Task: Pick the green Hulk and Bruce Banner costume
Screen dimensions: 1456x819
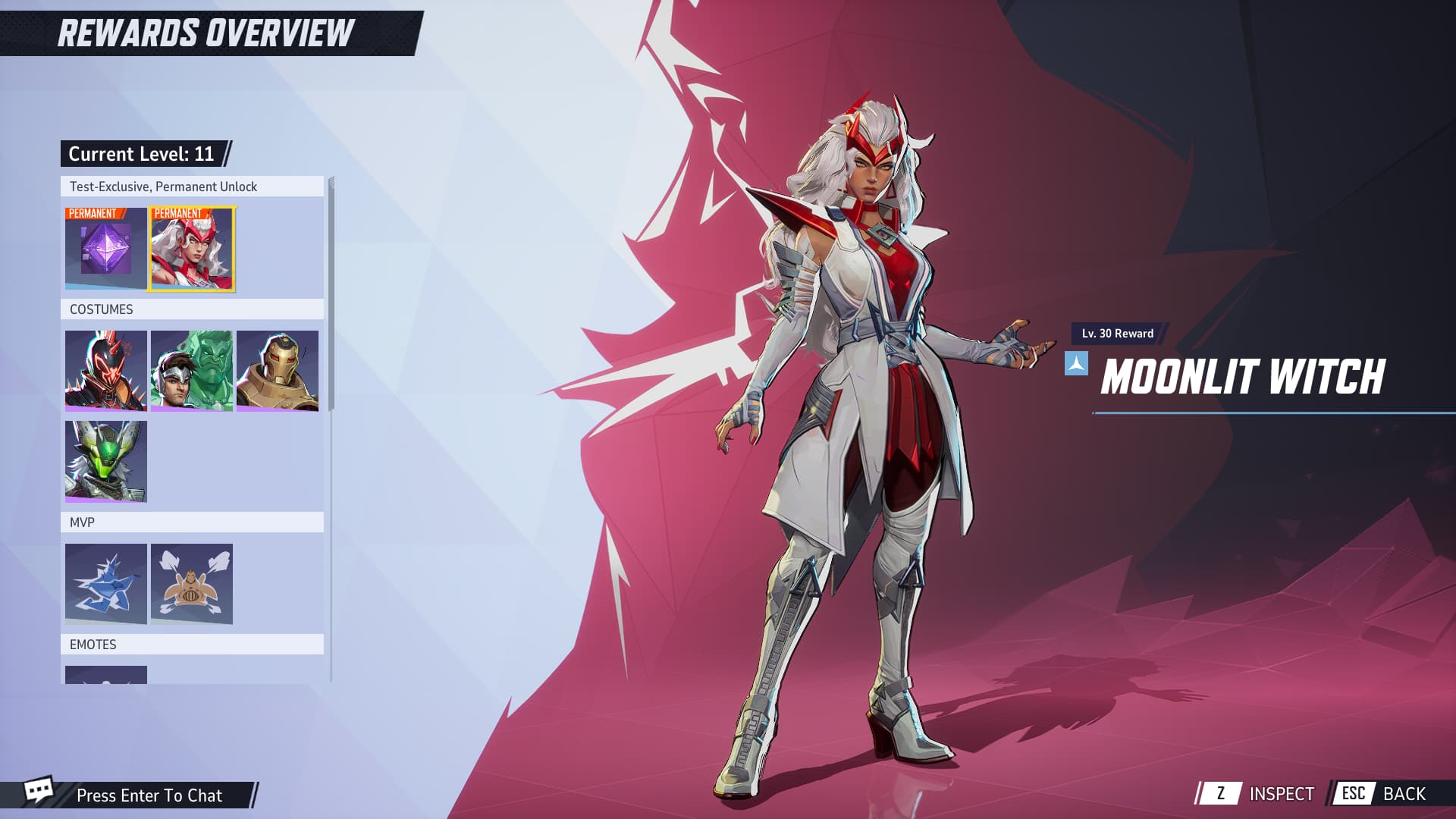Action: point(192,371)
